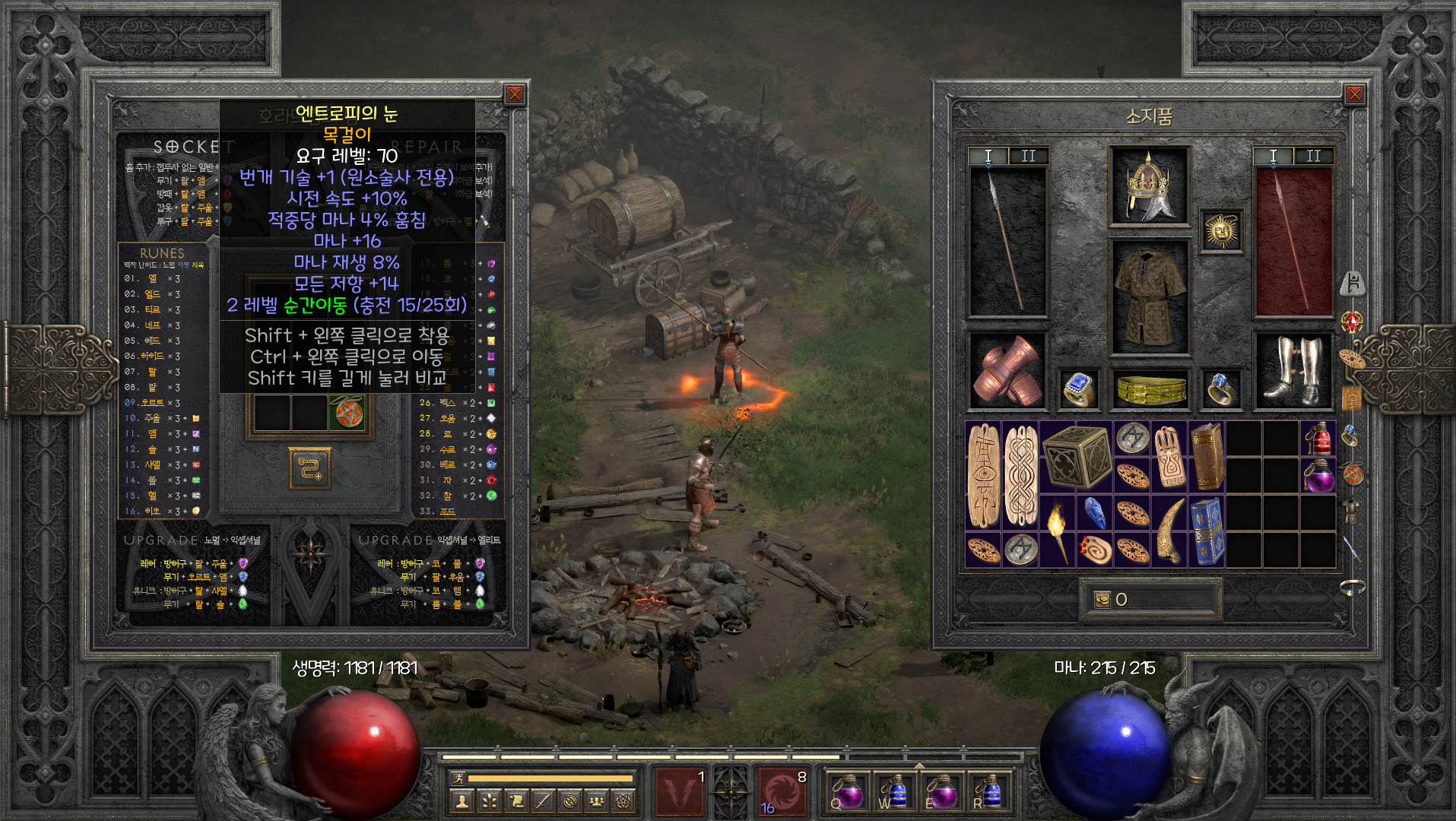Image resolution: width=1456 pixels, height=821 pixels.
Task: Select the red healing potion in inventory
Action: [1318, 439]
